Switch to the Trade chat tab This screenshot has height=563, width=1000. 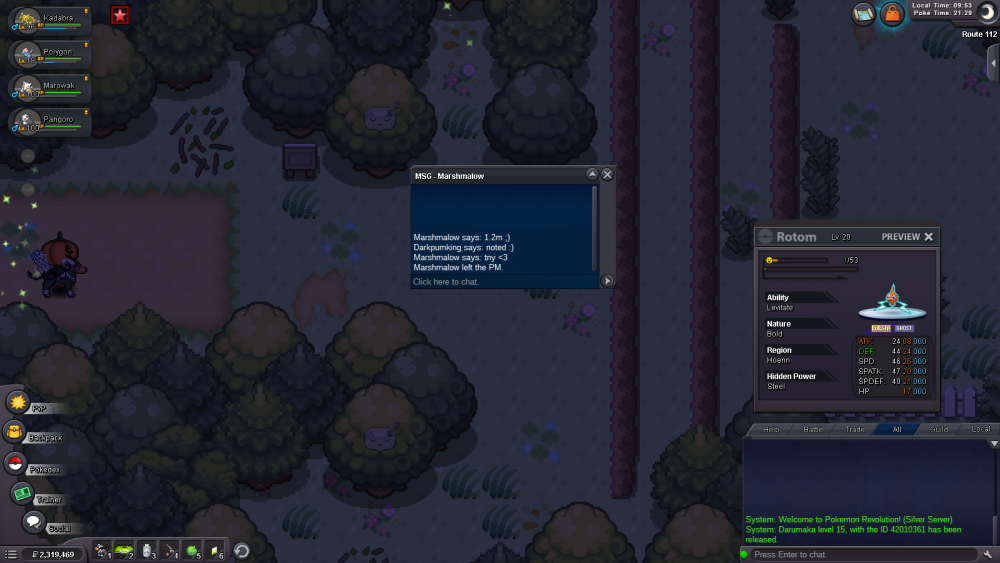pyautogui.click(x=855, y=429)
